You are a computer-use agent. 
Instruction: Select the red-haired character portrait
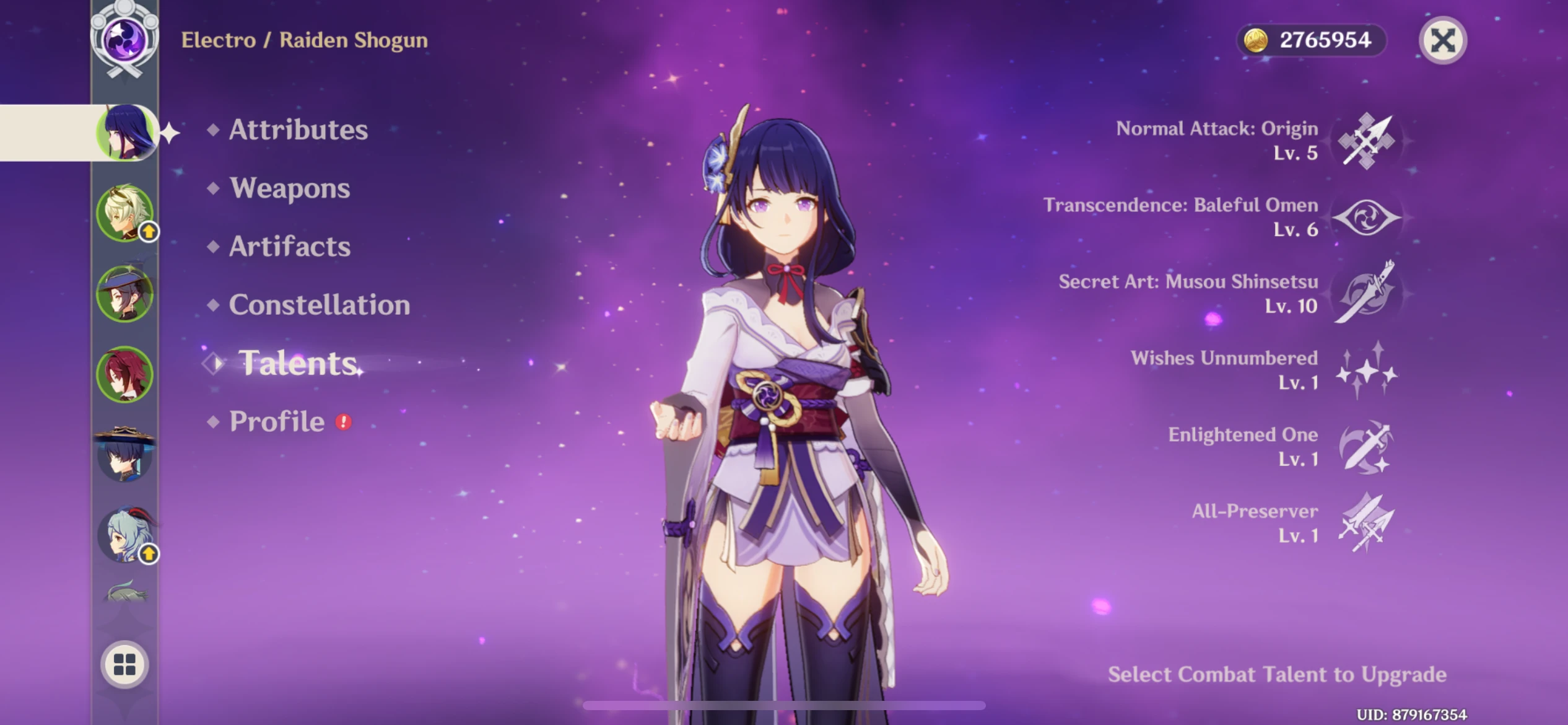pos(125,374)
